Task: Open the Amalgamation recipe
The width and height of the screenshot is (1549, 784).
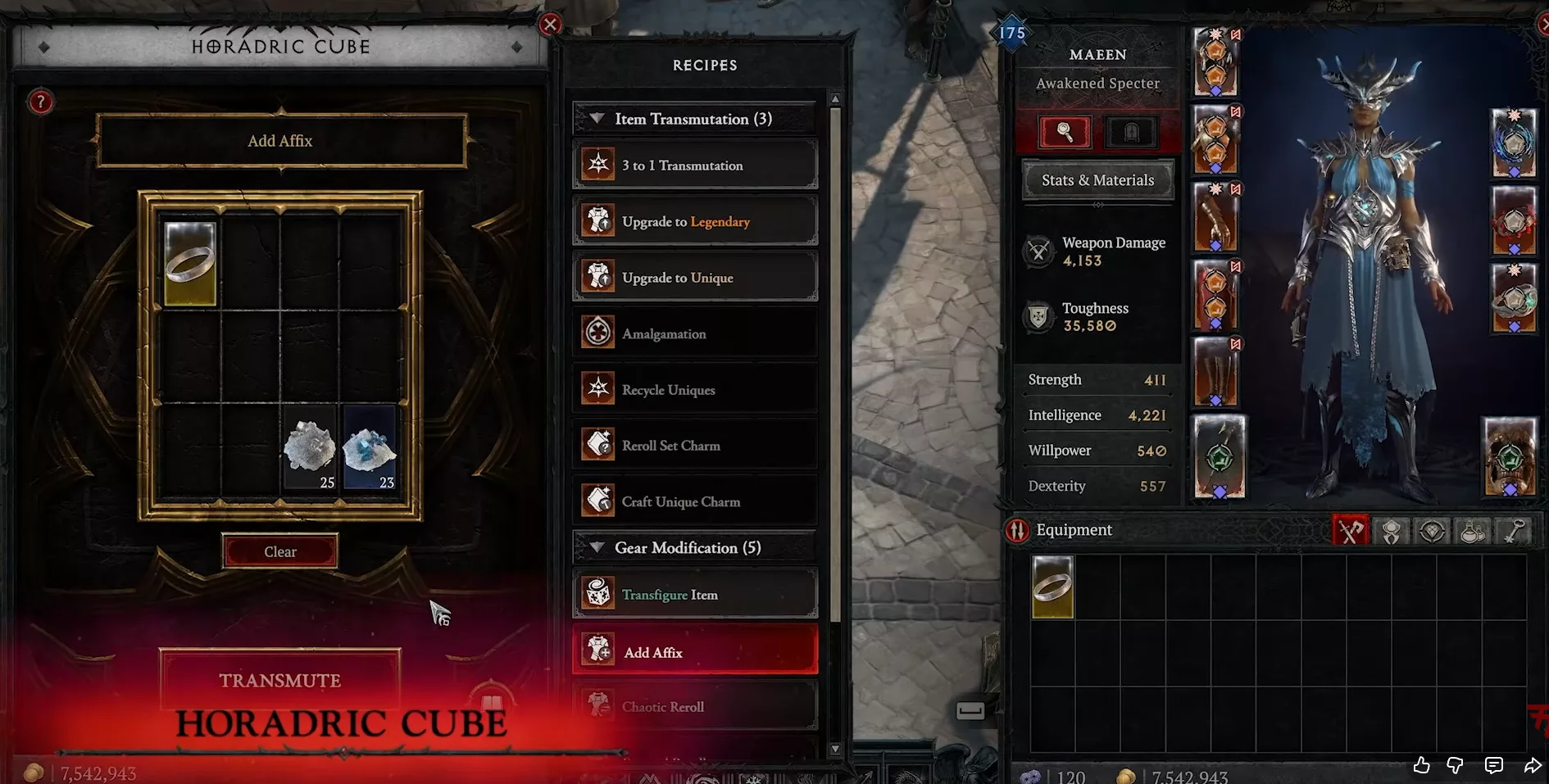Action: (x=695, y=333)
